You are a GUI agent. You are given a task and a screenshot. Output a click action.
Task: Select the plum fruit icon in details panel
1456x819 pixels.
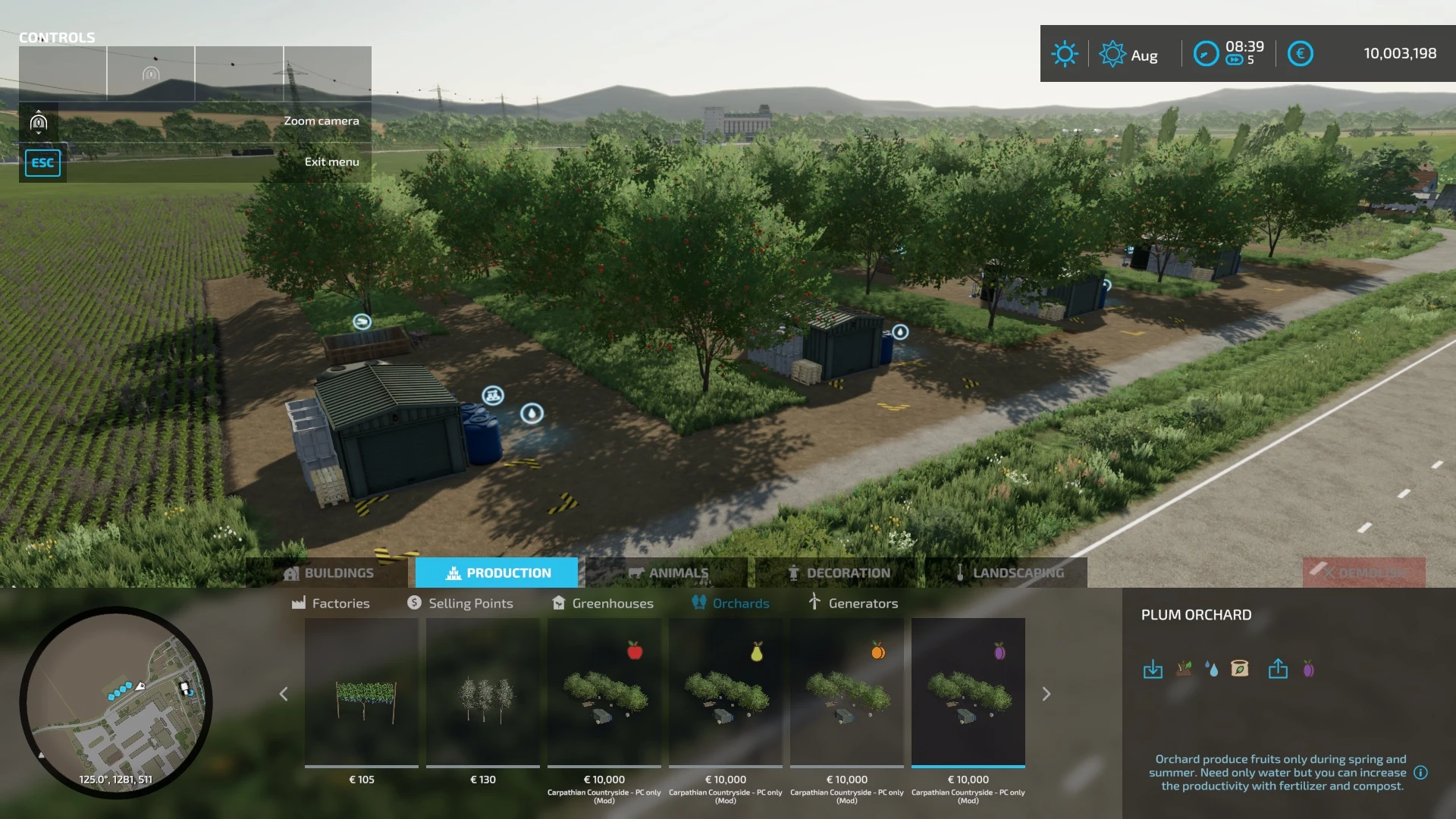pyautogui.click(x=1307, y=668)
